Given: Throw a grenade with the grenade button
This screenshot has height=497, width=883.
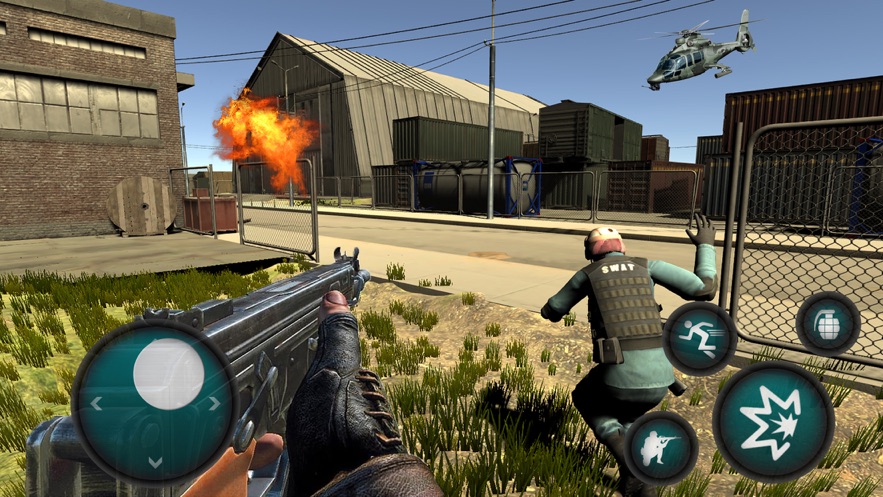Looking at the screenshot, I should click(x=828, y=323).
